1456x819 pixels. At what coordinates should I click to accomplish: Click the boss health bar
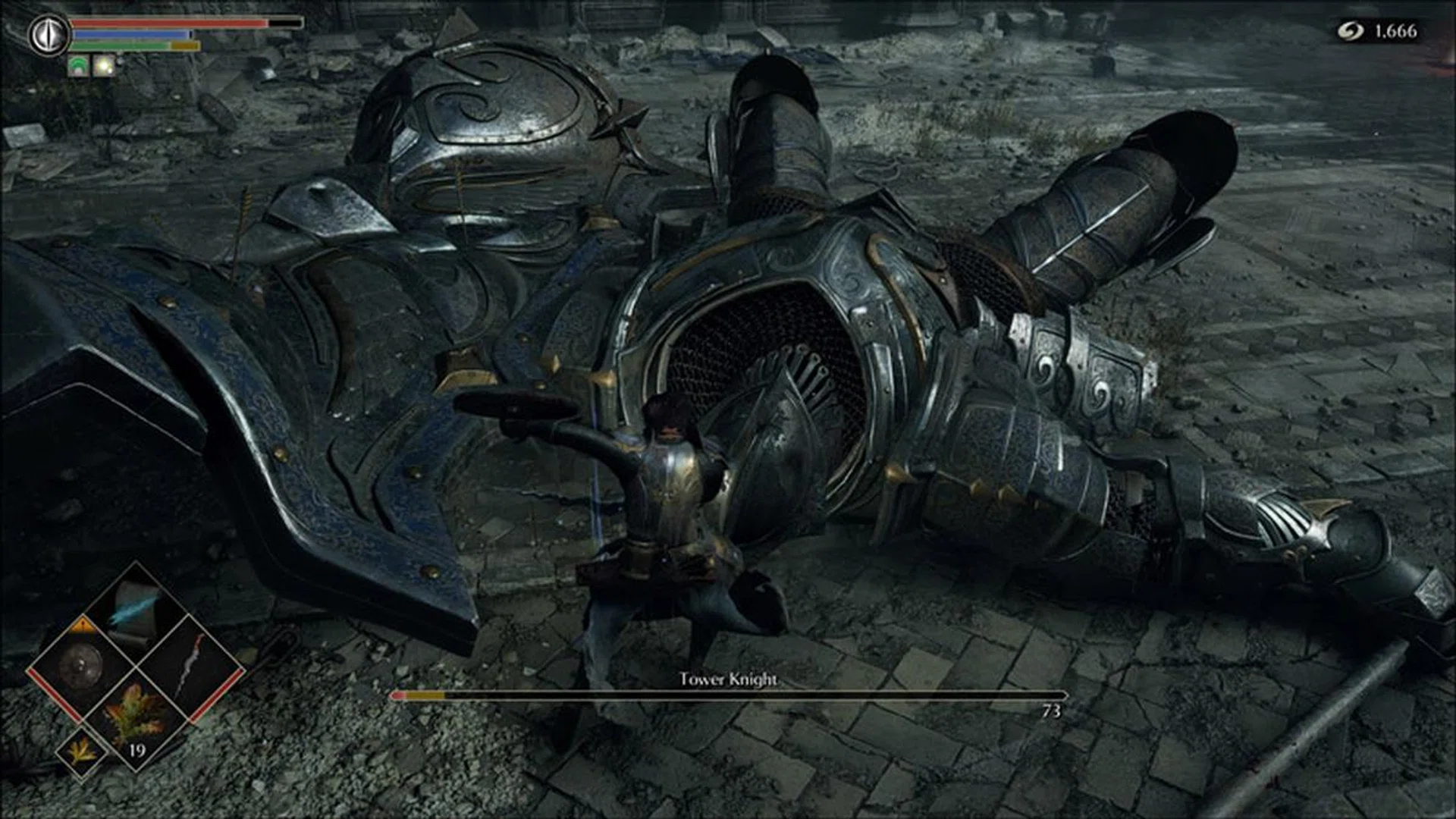tap(728, 695)
